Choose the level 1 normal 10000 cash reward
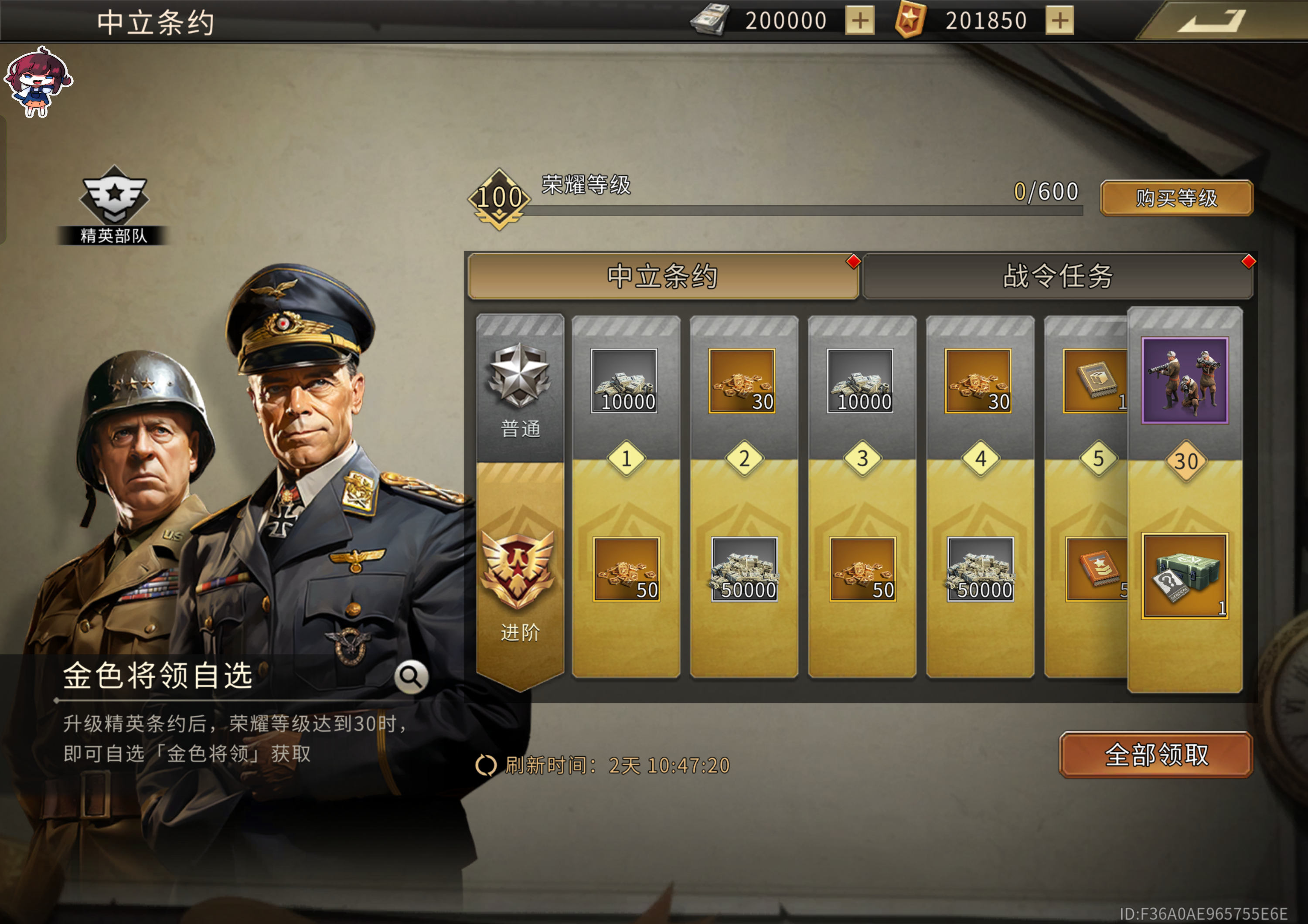This screenshot has width=1308, height=924. coord(624,380)
